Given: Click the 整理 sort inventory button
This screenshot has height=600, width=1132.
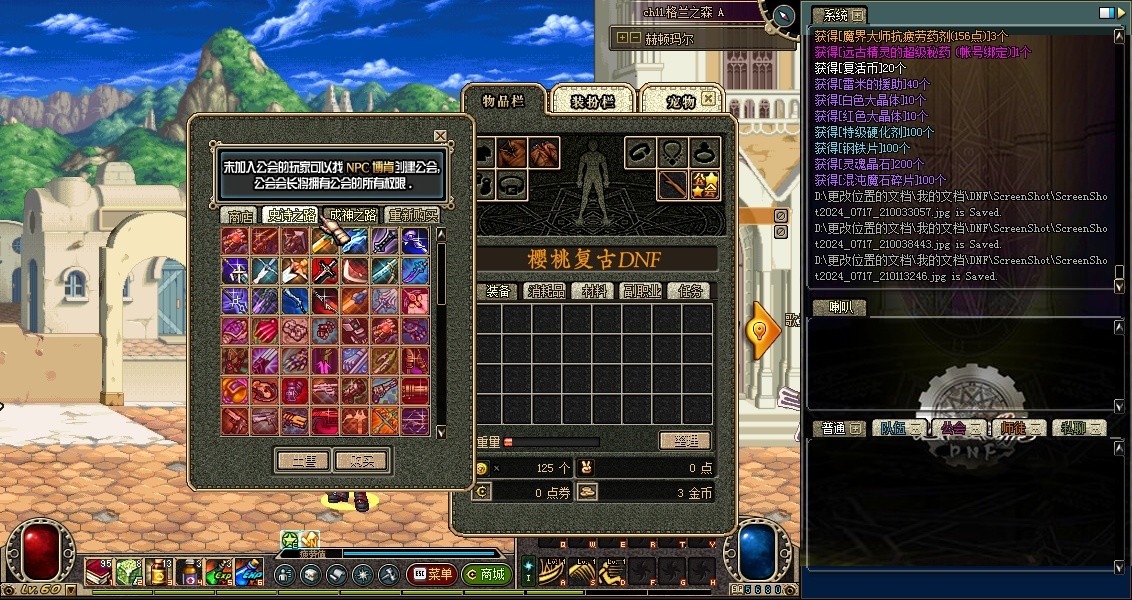Looking at the screenshot, I should (x=685, y=441).
